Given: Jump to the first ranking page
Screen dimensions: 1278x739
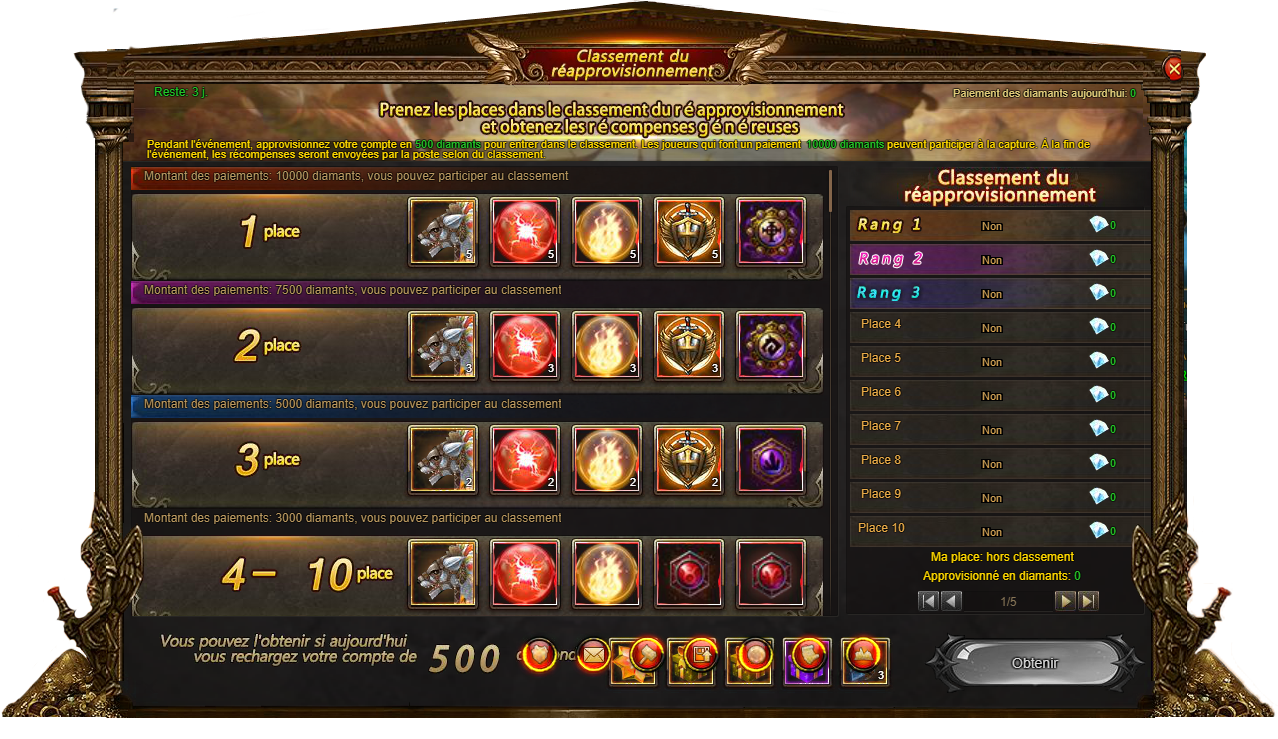Looking at the screenshot, I should (928, 601).
